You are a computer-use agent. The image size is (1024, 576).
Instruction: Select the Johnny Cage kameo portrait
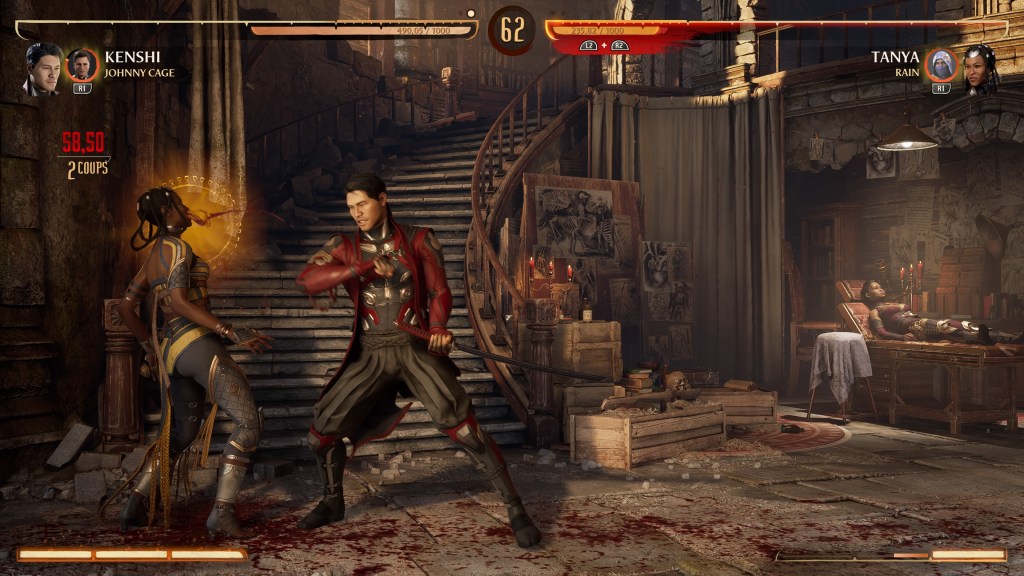(x=82, y=66)
